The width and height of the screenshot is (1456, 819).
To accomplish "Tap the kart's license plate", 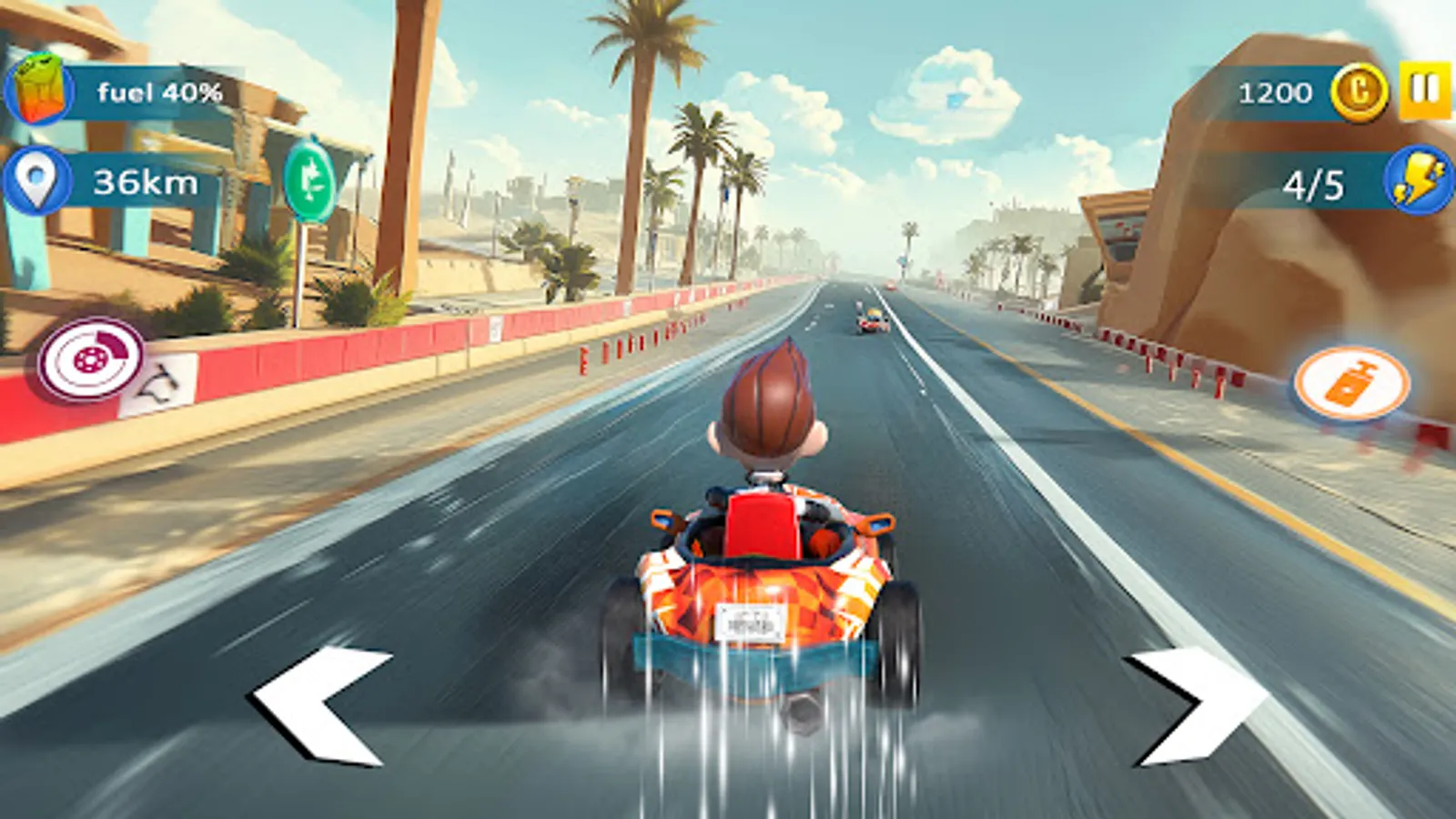I will (748, 622).
